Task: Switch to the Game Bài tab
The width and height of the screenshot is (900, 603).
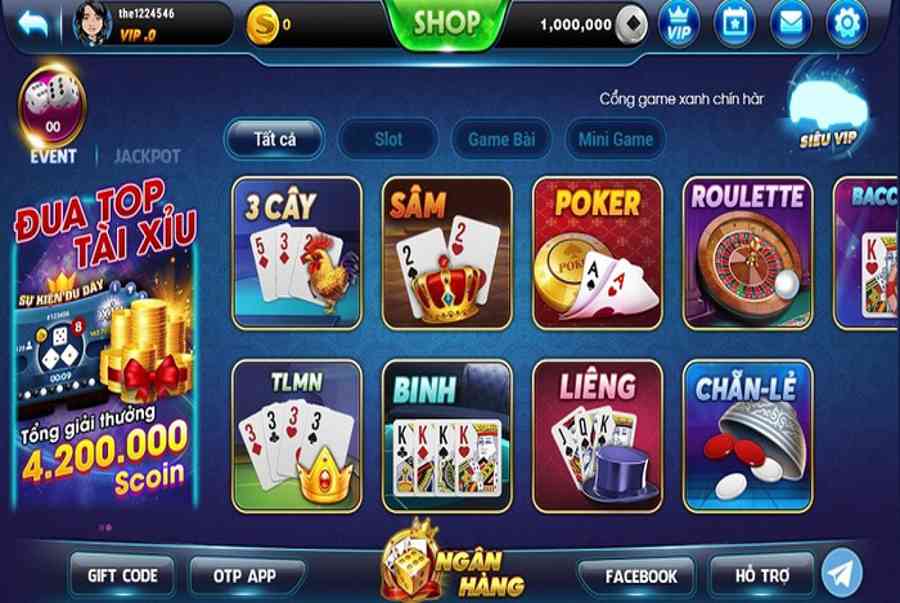Action: pyautogui.click(x=502, y=139)
